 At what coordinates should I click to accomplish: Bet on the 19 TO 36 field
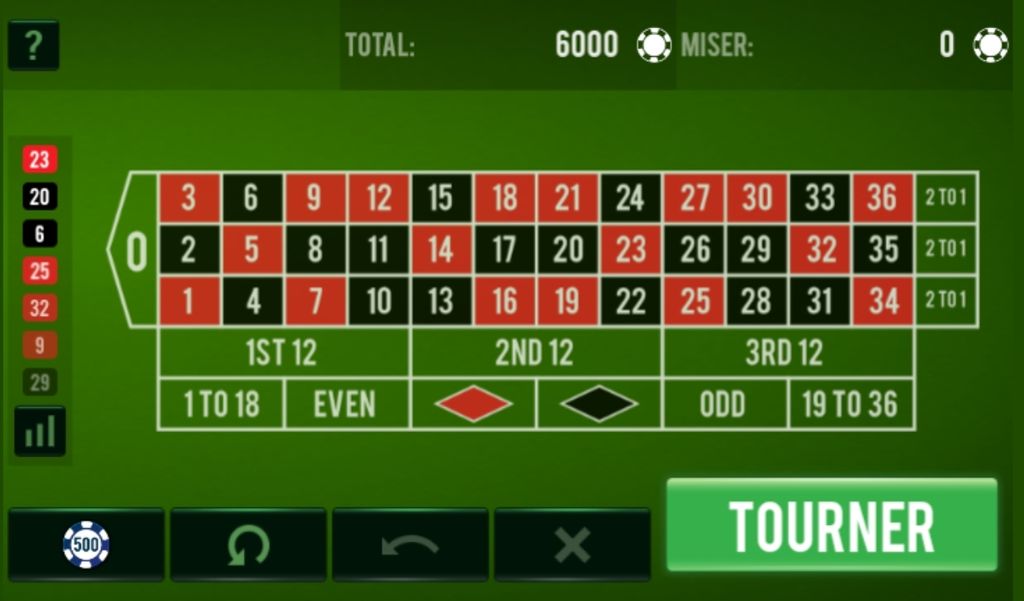tap(851, 404)
